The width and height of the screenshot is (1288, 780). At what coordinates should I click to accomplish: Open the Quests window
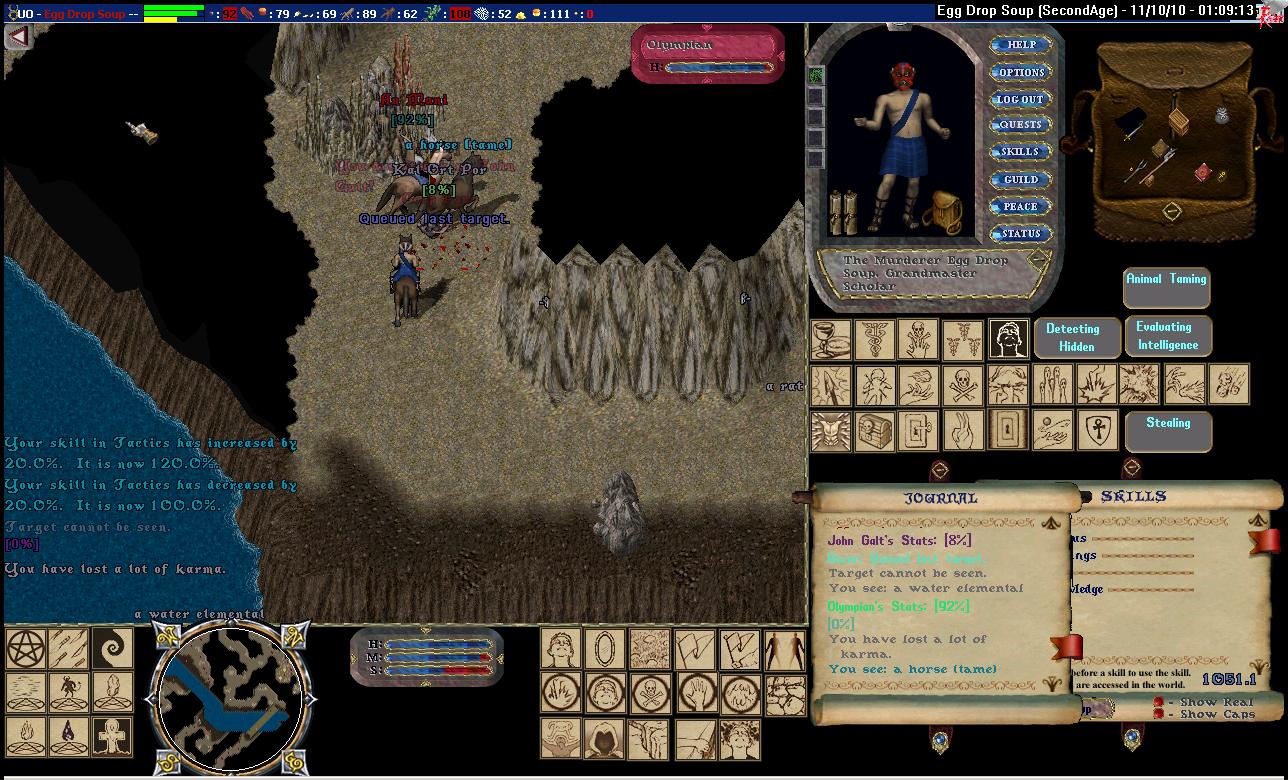pos(1020,125)
